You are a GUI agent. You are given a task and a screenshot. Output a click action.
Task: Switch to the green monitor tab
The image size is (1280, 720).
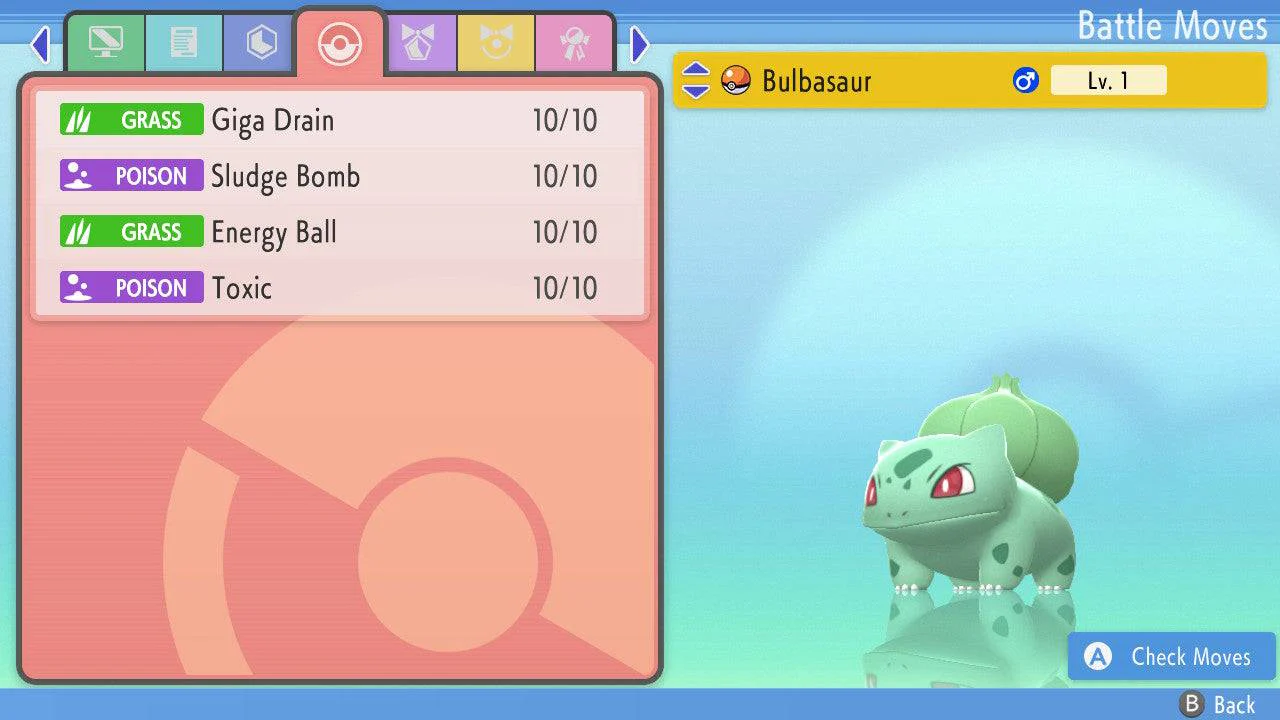[105, 43]
